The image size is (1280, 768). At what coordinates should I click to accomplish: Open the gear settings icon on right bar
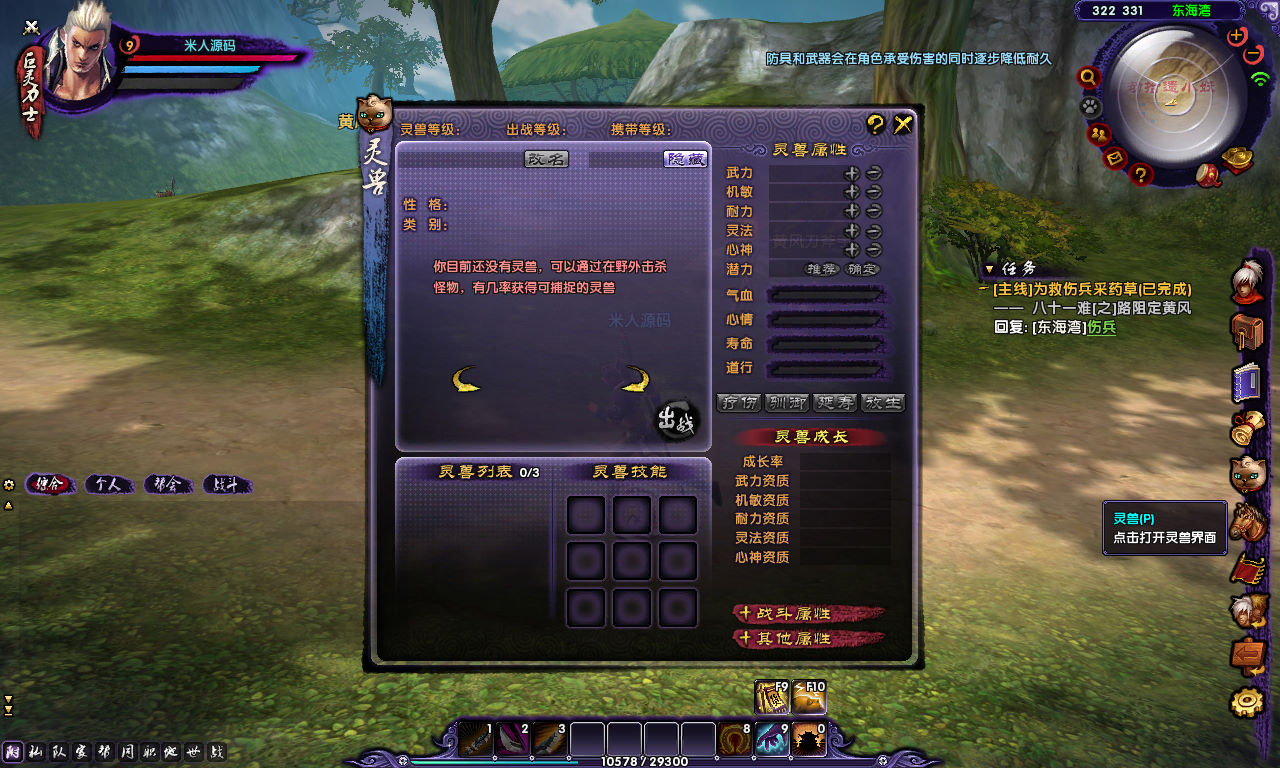click(1246, 702)
